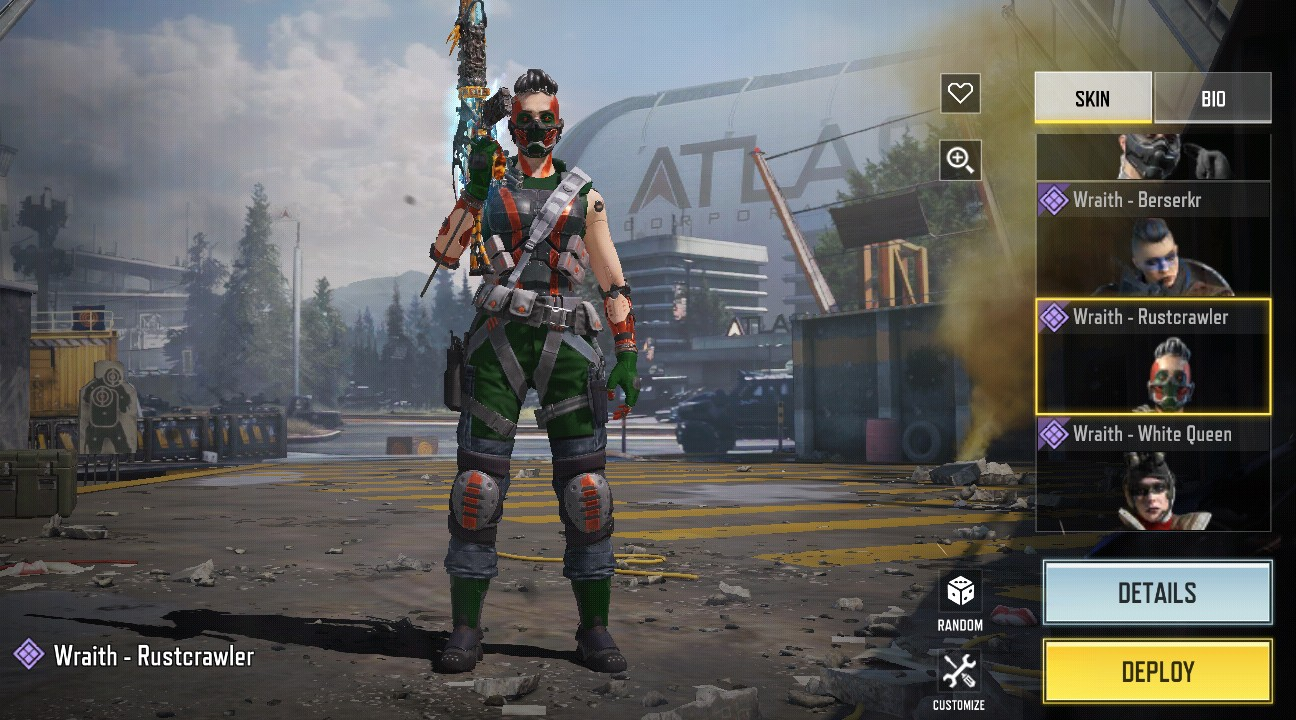Select the partially visible skin above Berserkr
This screenshot has width=1296, height=720.
[1153, 156]
